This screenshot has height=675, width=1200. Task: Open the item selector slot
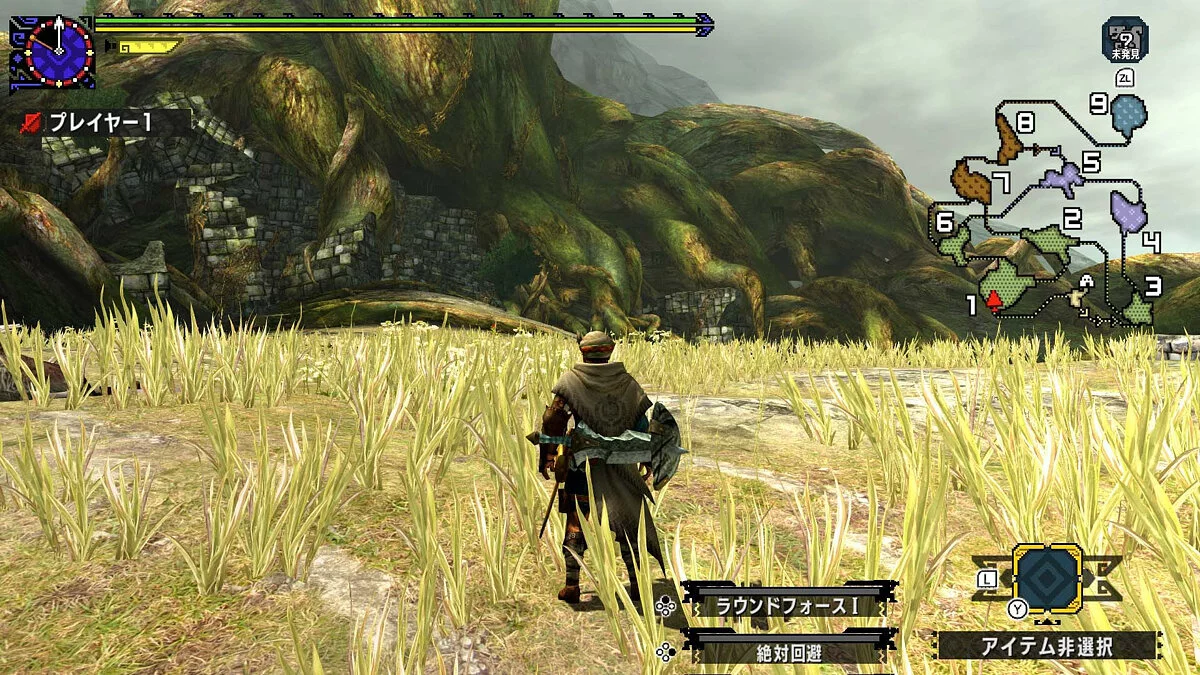pyautogui.click(x=1047, y=577)
